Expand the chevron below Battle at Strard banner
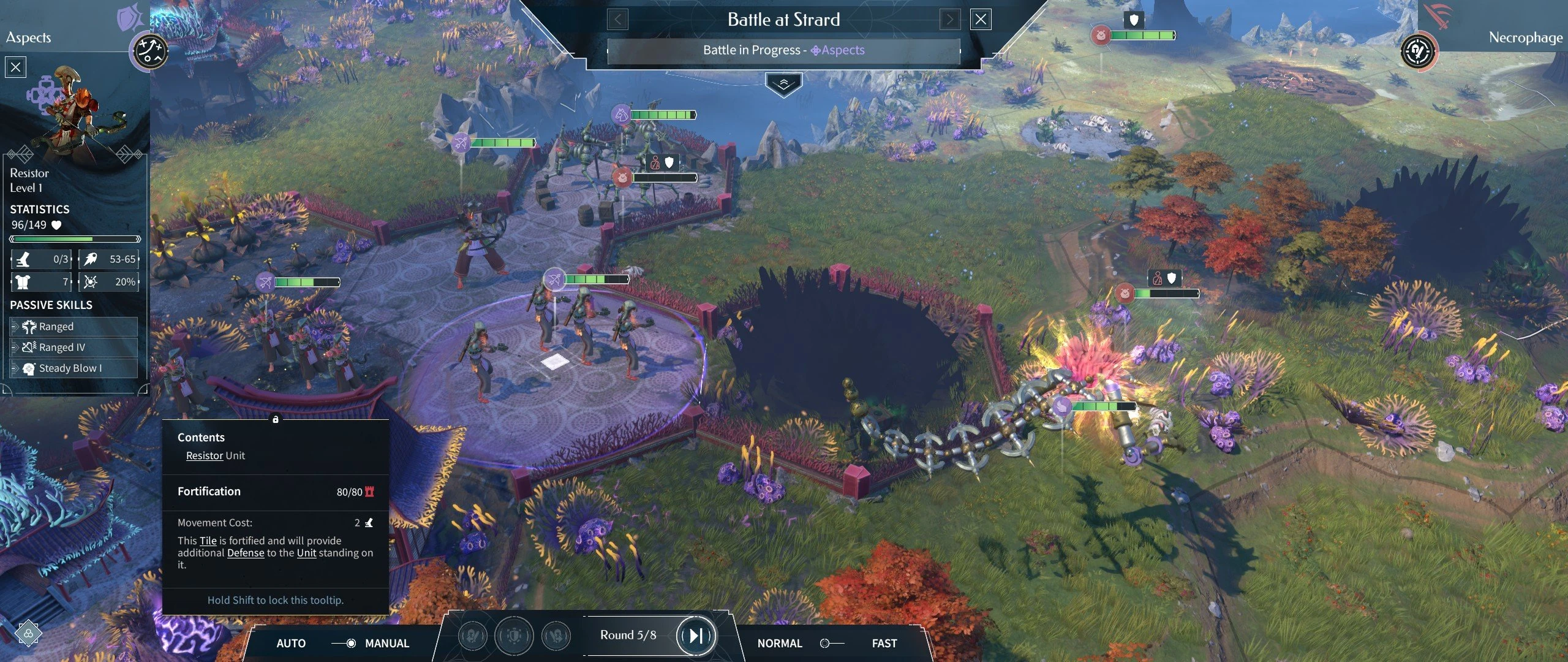The width and height of the screenshot is (1568, 662). [x=783, y=82]
